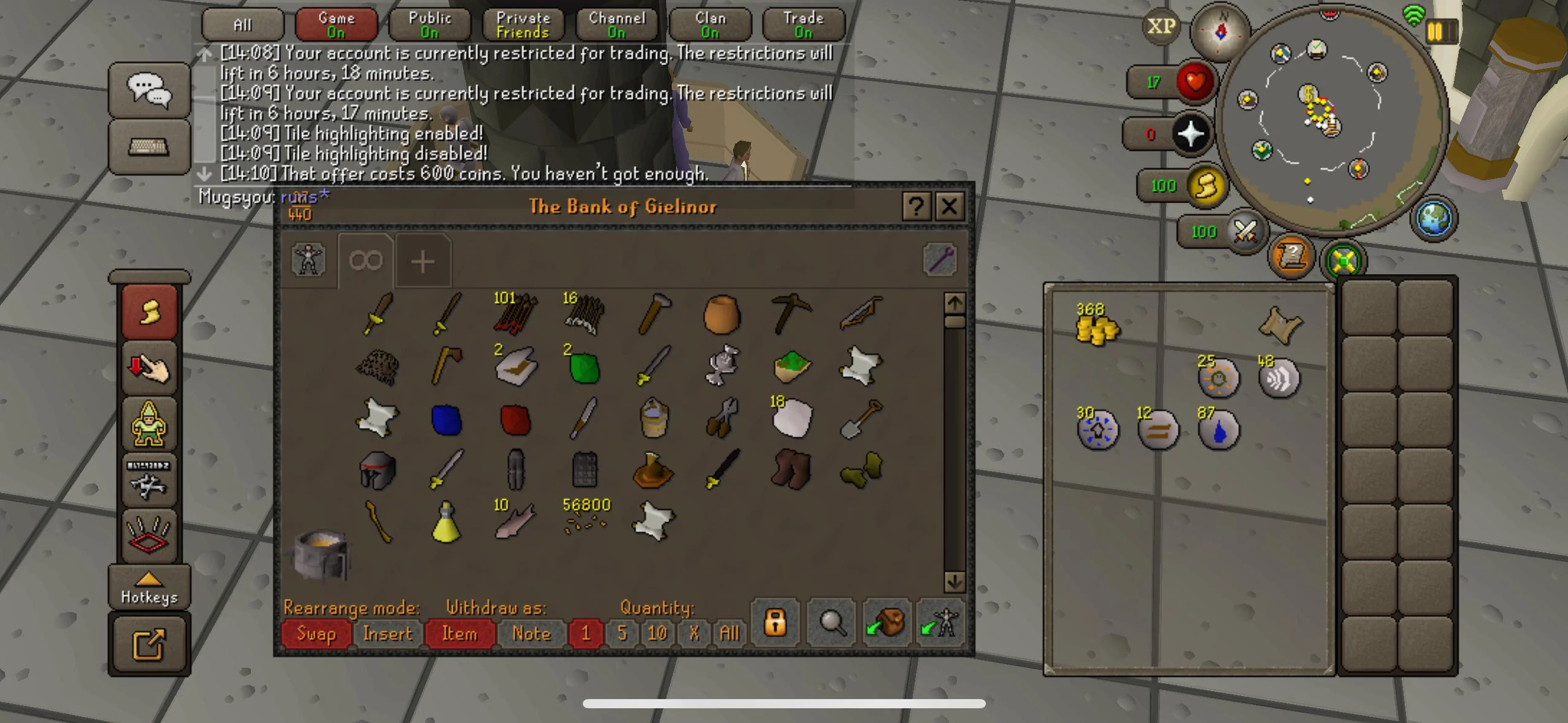This screenshot has height=723, width=1568.
Task: Open the bank help question mark
Action: click(917, 207)
